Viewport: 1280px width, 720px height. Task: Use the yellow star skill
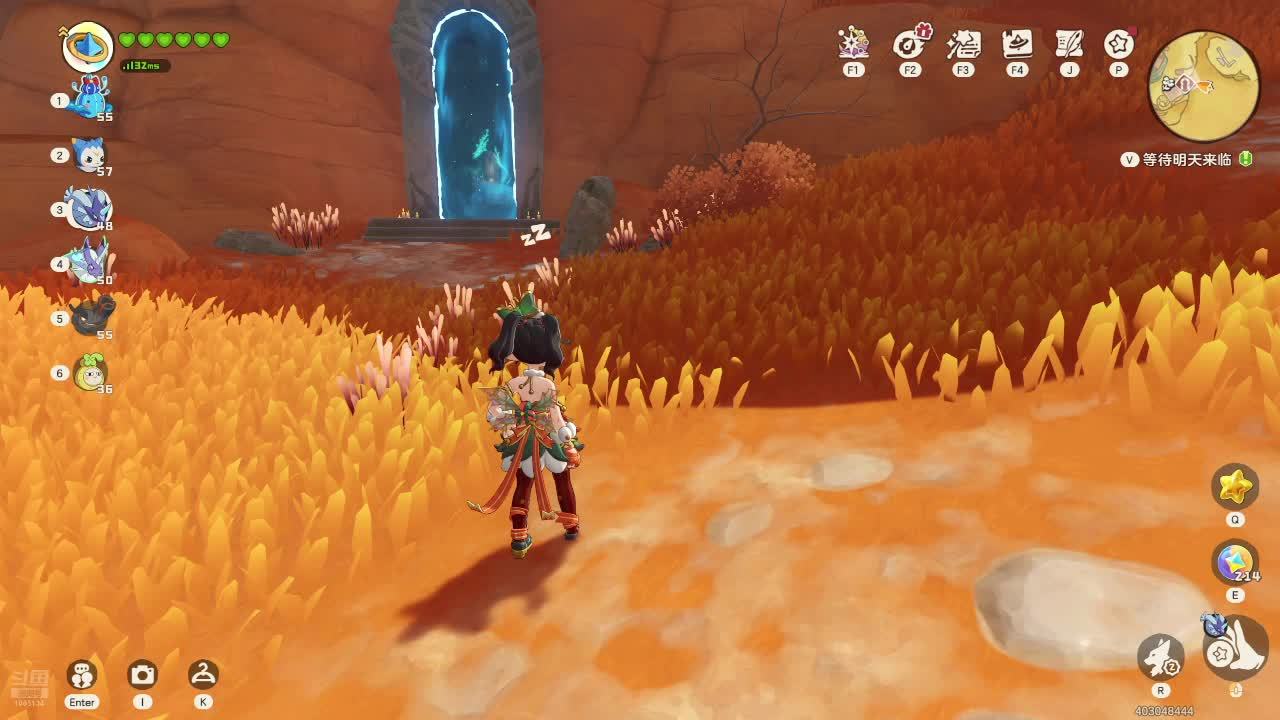1235,487
